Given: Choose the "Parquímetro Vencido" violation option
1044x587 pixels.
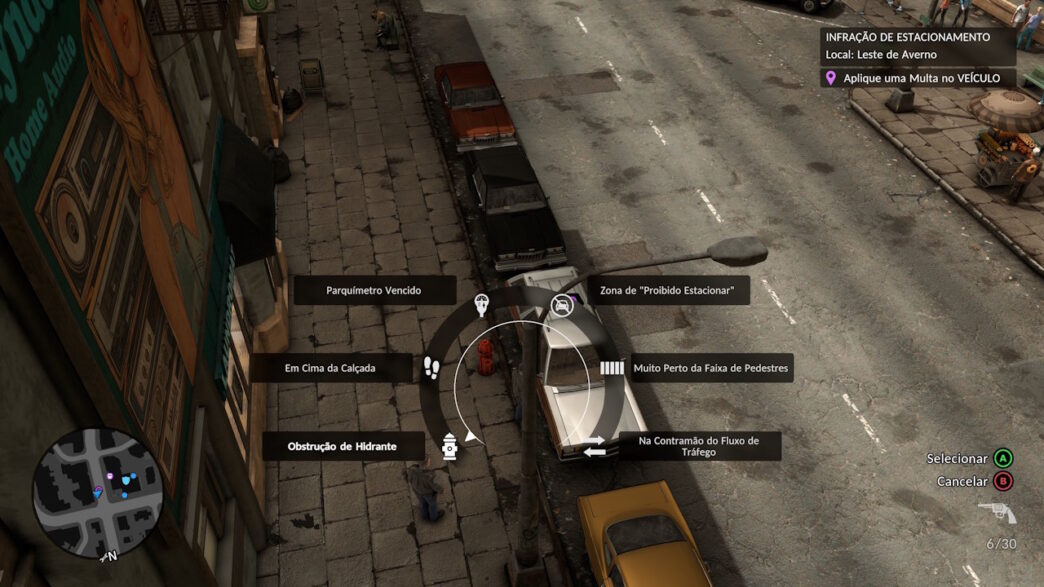Looking at the screenshot, I should pyautogui.click(x=374, y=290).
